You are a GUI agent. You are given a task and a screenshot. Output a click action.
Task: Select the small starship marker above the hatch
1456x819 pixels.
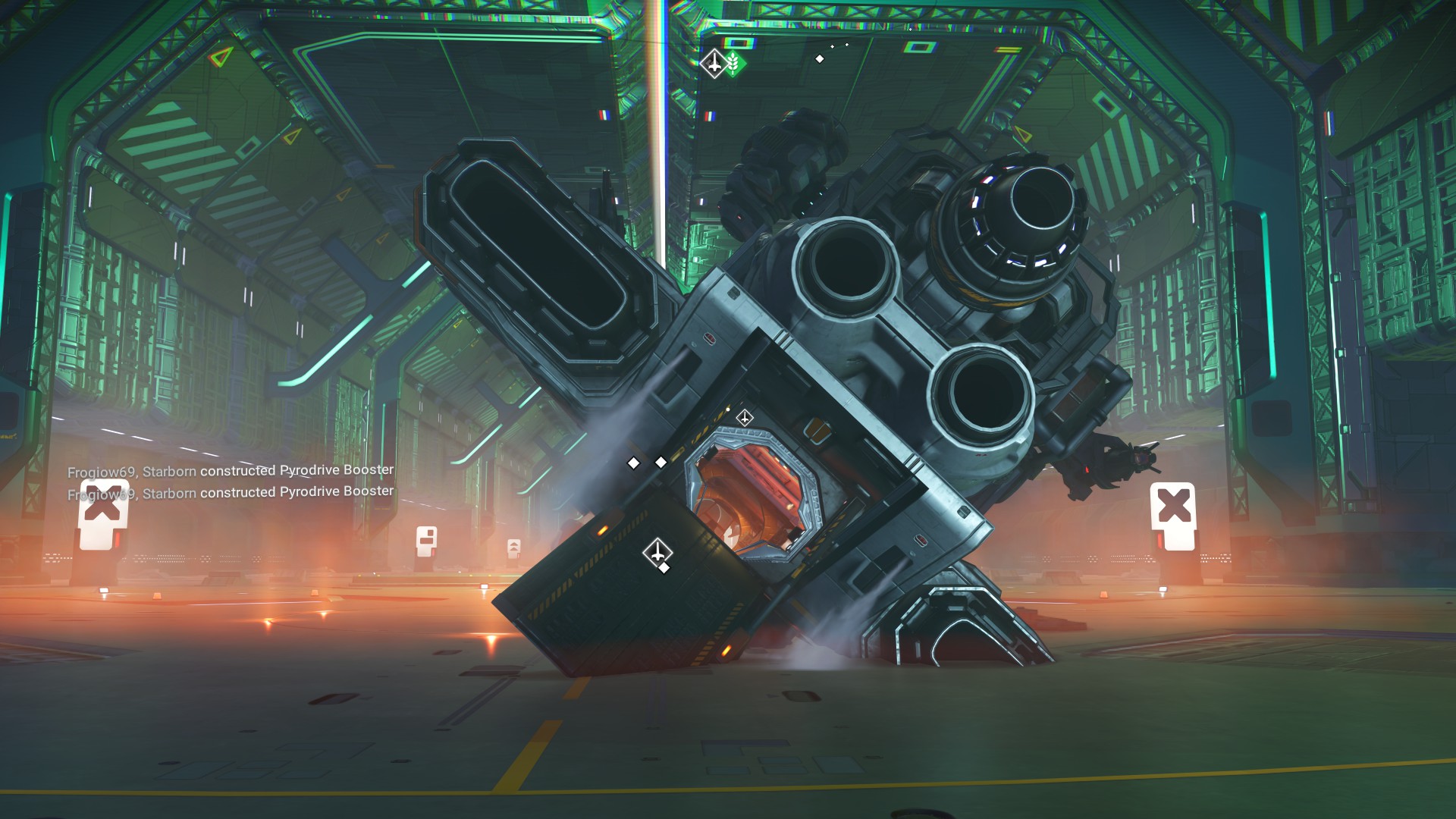745,418
